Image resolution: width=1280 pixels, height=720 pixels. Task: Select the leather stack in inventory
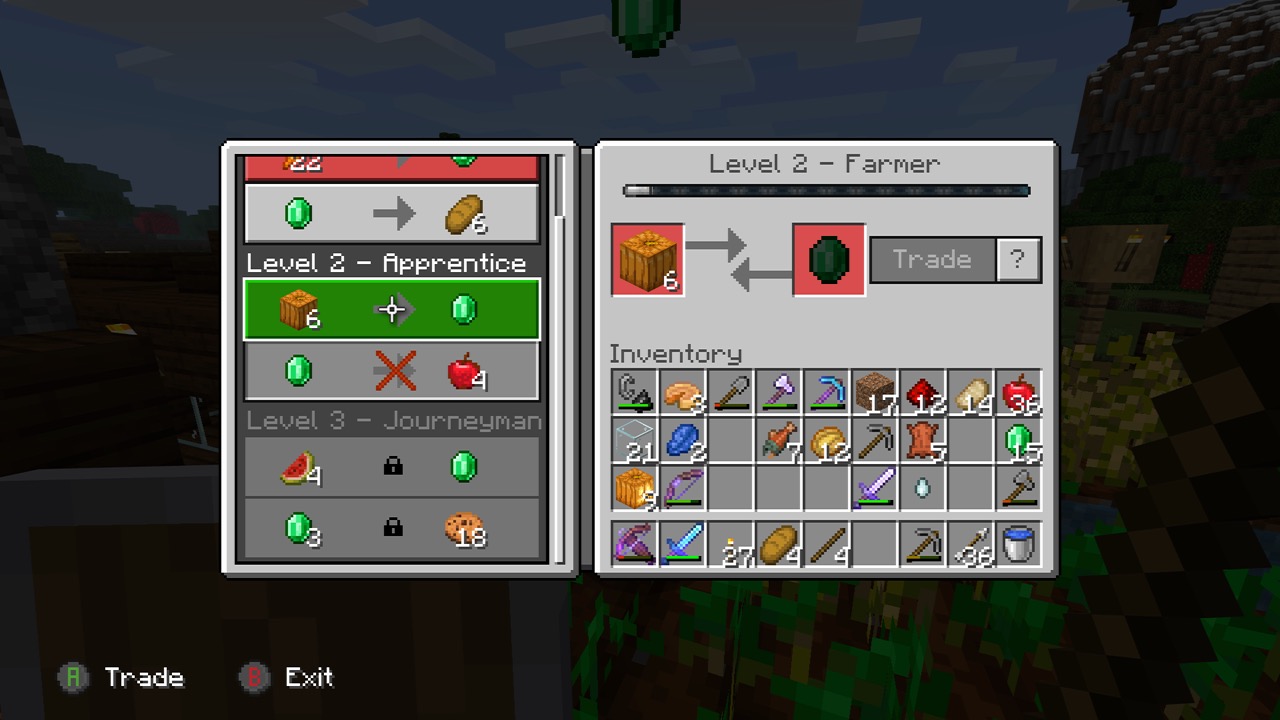[x=923, y=441]
